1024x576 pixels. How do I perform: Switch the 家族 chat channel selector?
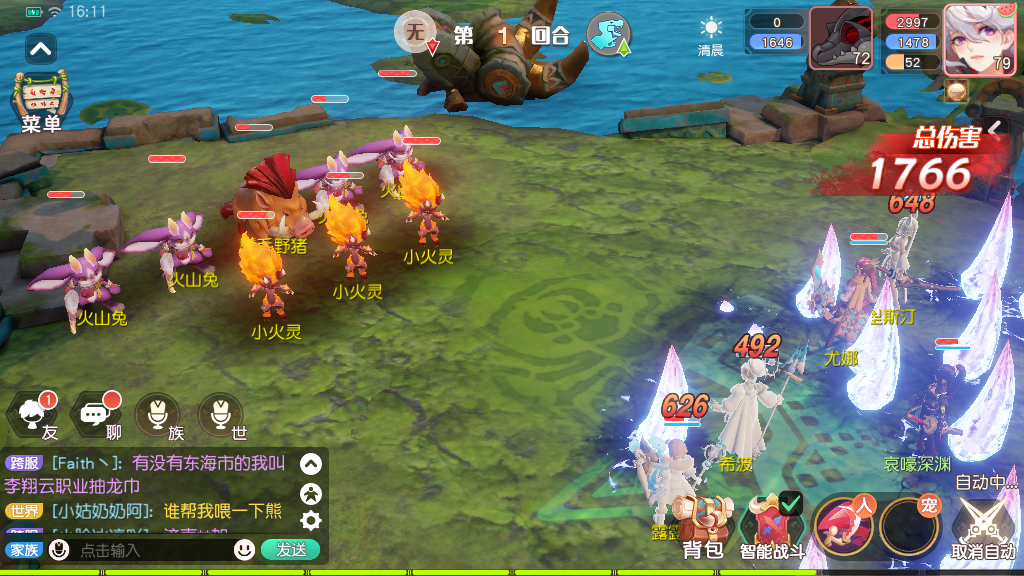click(x=22, y=550)
